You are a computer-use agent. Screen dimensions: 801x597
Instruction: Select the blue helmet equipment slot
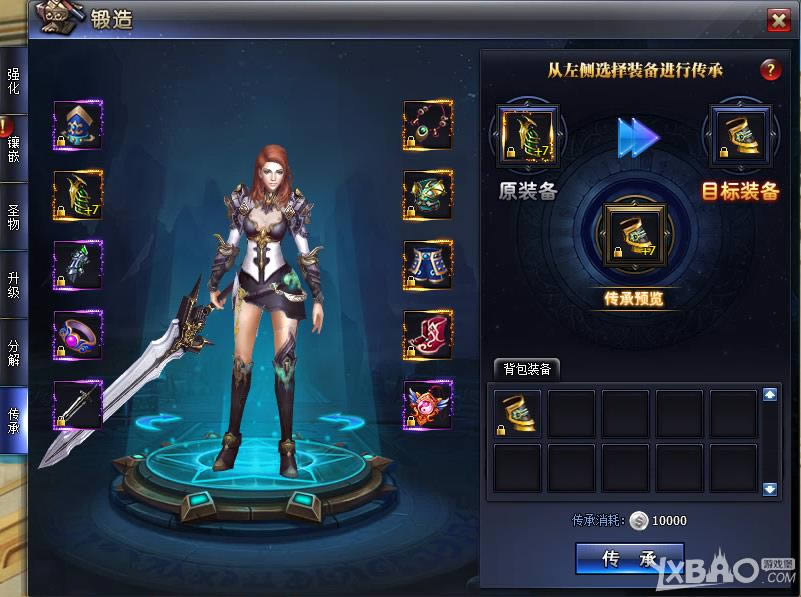coord(78,126)
